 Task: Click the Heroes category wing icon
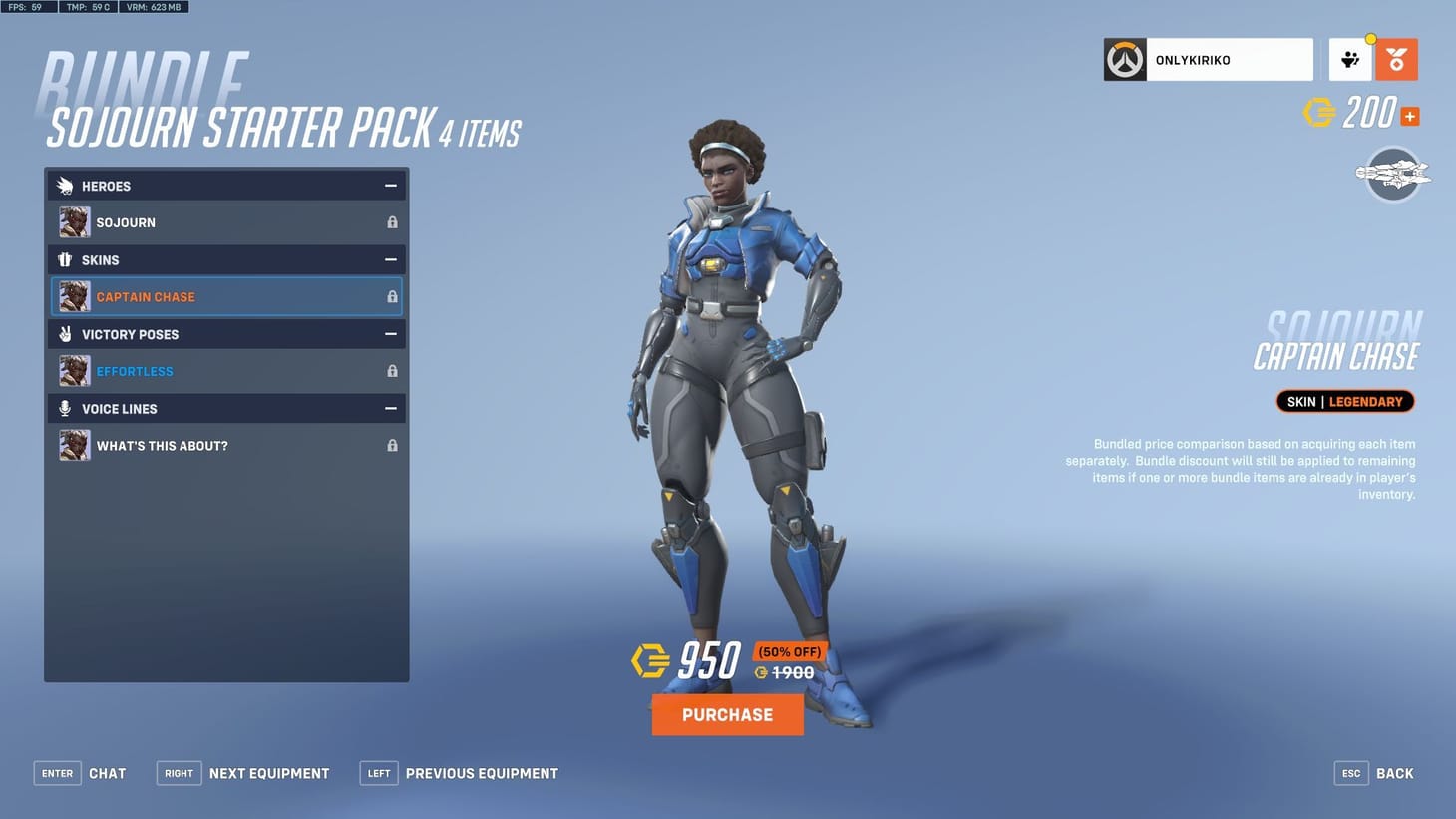(64, 186)
